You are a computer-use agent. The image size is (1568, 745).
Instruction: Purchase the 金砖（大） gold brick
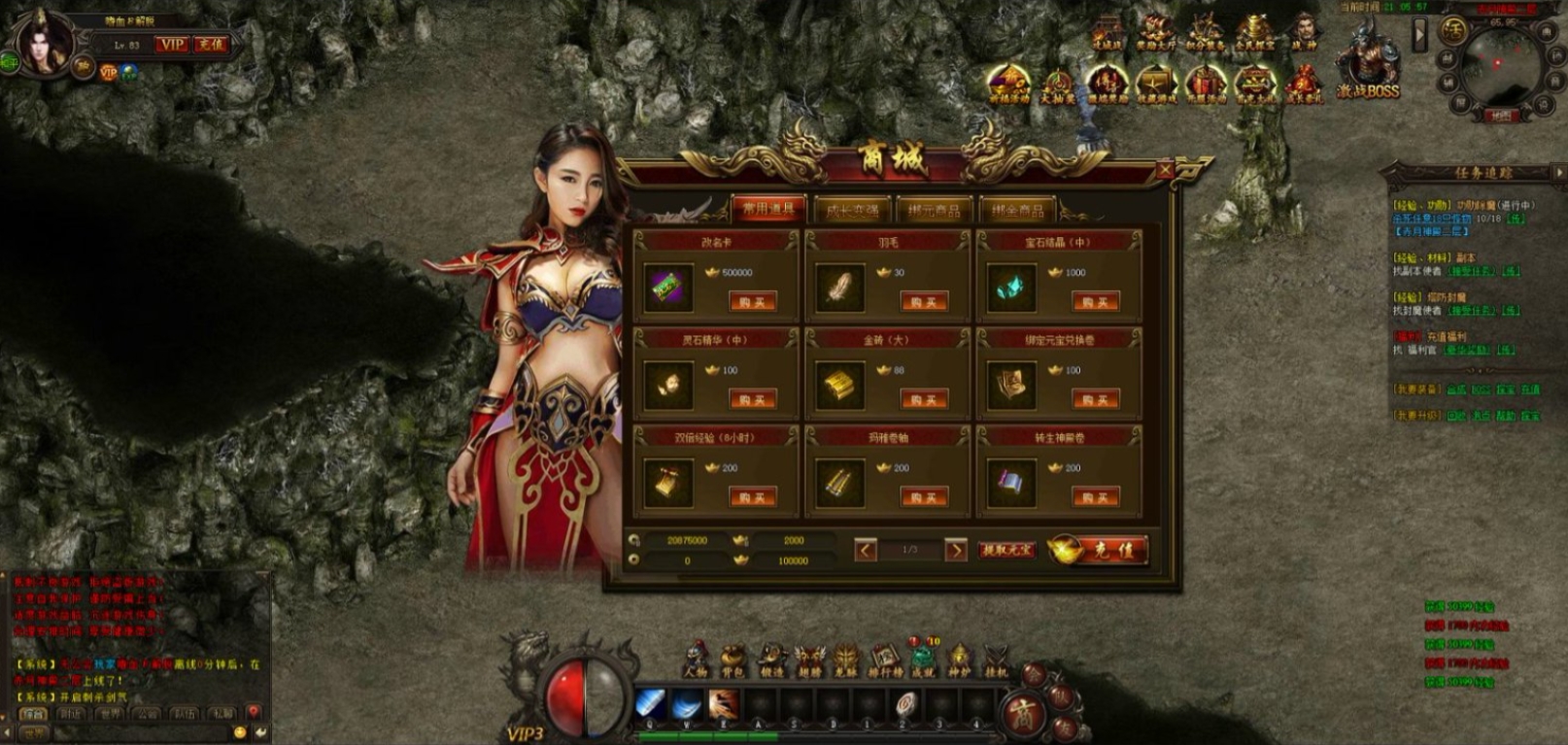[923, 399]
